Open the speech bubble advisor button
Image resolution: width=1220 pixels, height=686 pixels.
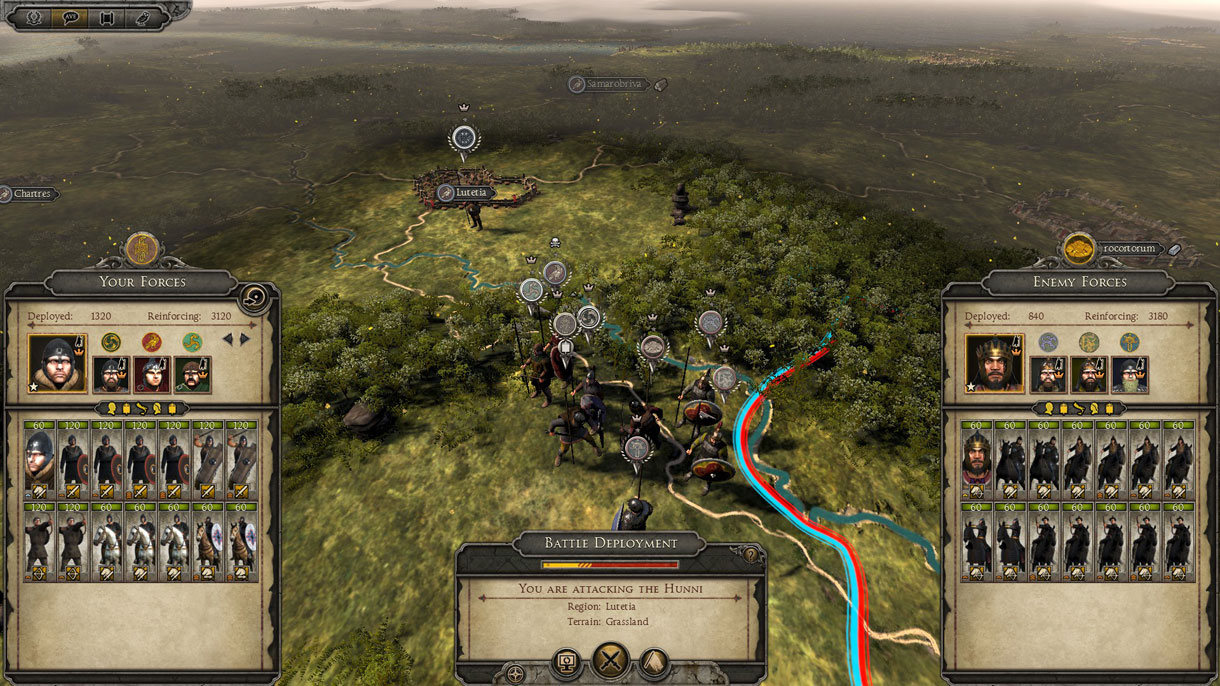pyautogui.click(x=71, y=17)
